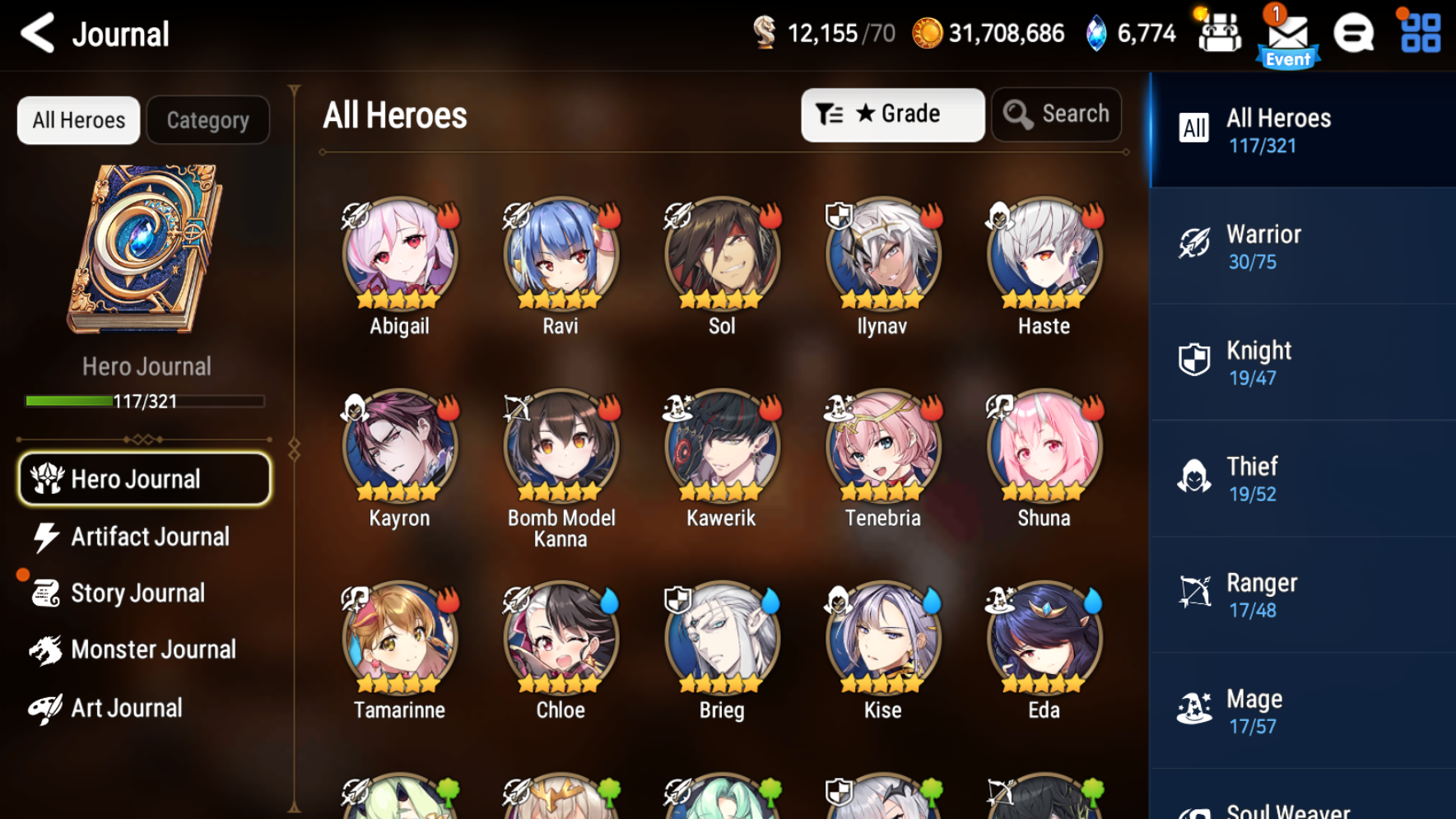
Task: Open the grid menu icon
Action: click(x=1421, y=34)
